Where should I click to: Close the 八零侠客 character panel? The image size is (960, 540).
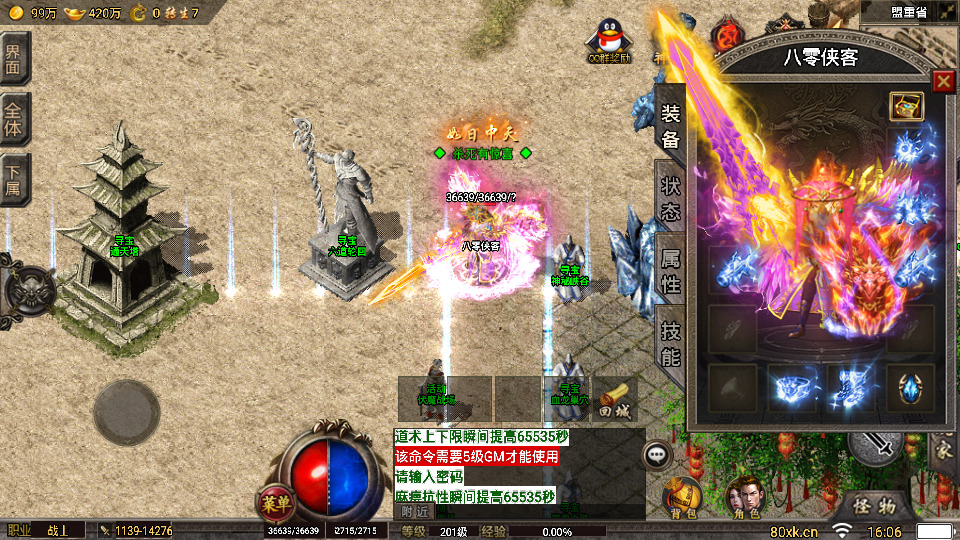943,82
